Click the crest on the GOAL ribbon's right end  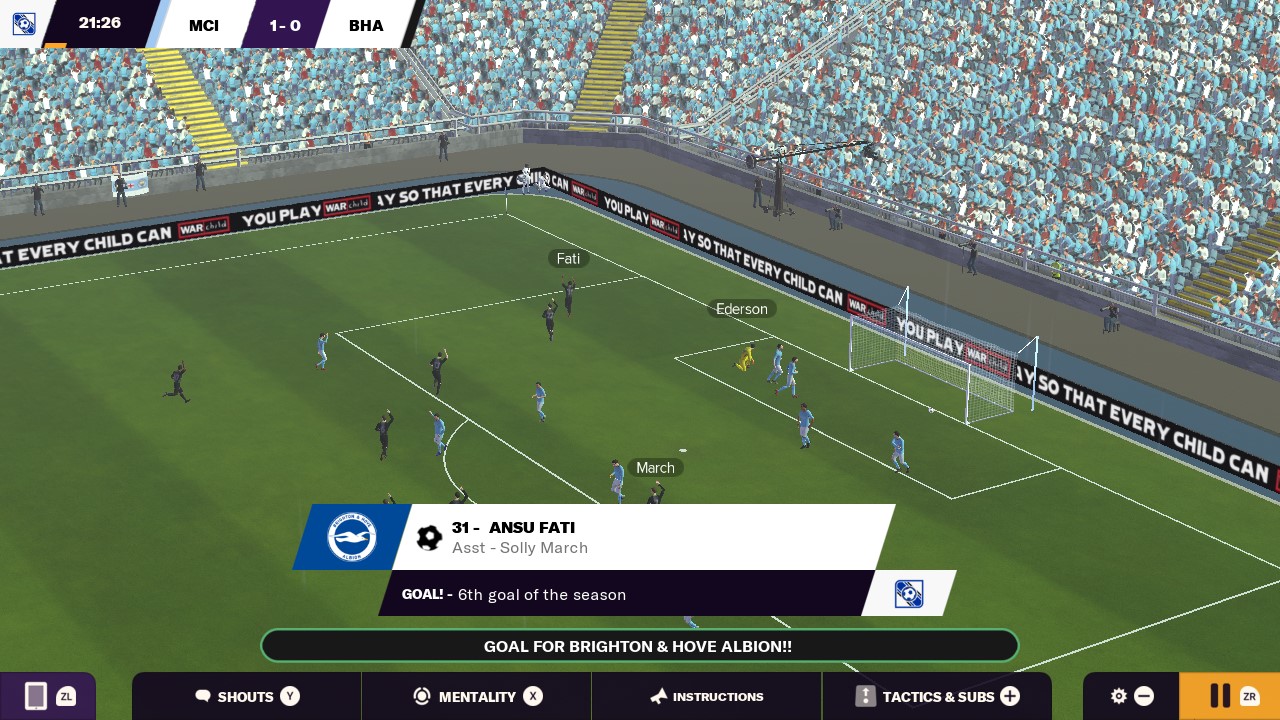tap(908, 593)
